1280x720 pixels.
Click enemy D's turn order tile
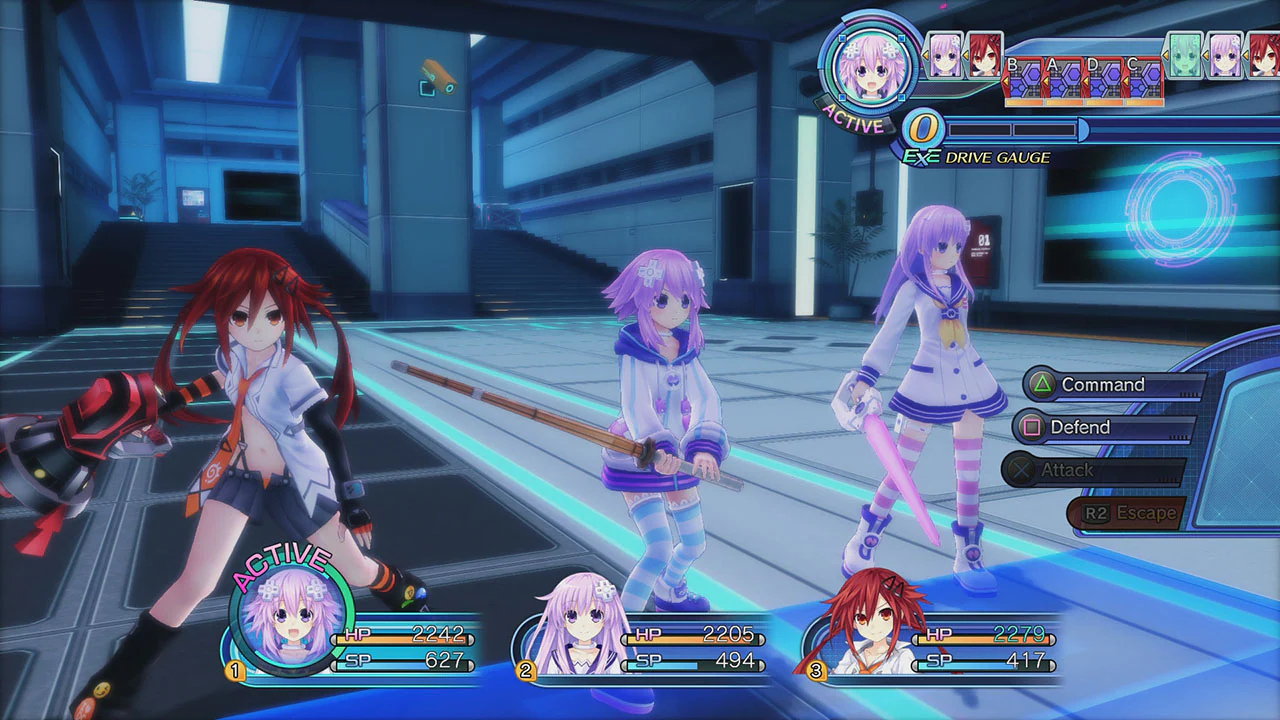click(1102, 81)
